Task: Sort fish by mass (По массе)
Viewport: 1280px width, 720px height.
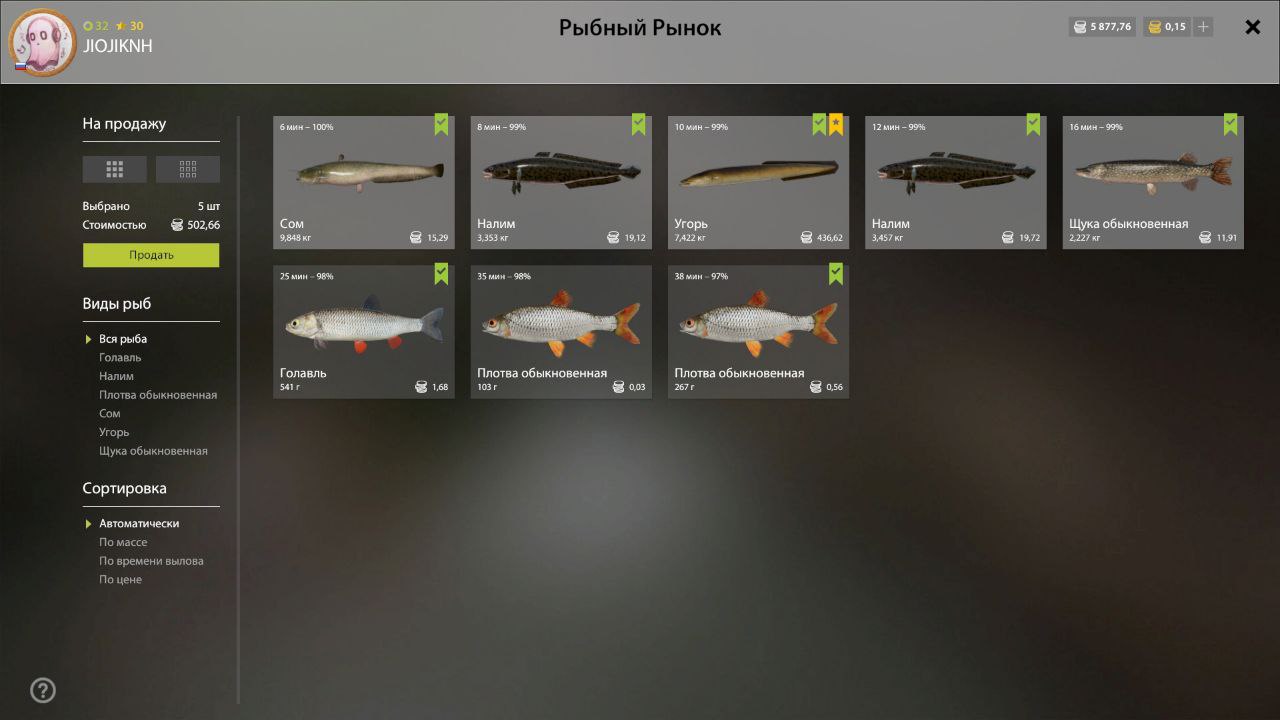Action: (x=123, y=542)
